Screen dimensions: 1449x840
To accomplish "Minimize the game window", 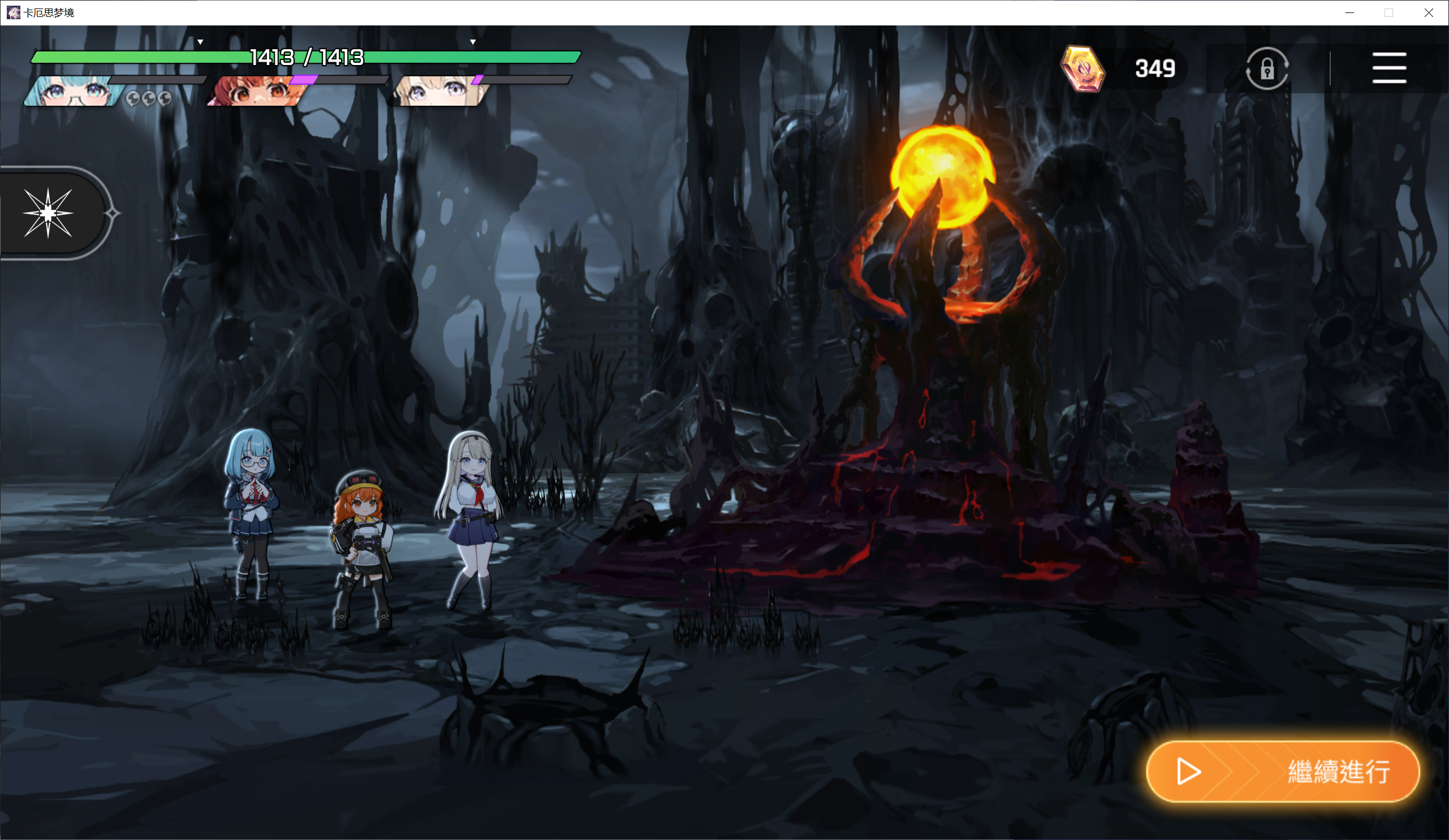I will tap(1349, 12).
